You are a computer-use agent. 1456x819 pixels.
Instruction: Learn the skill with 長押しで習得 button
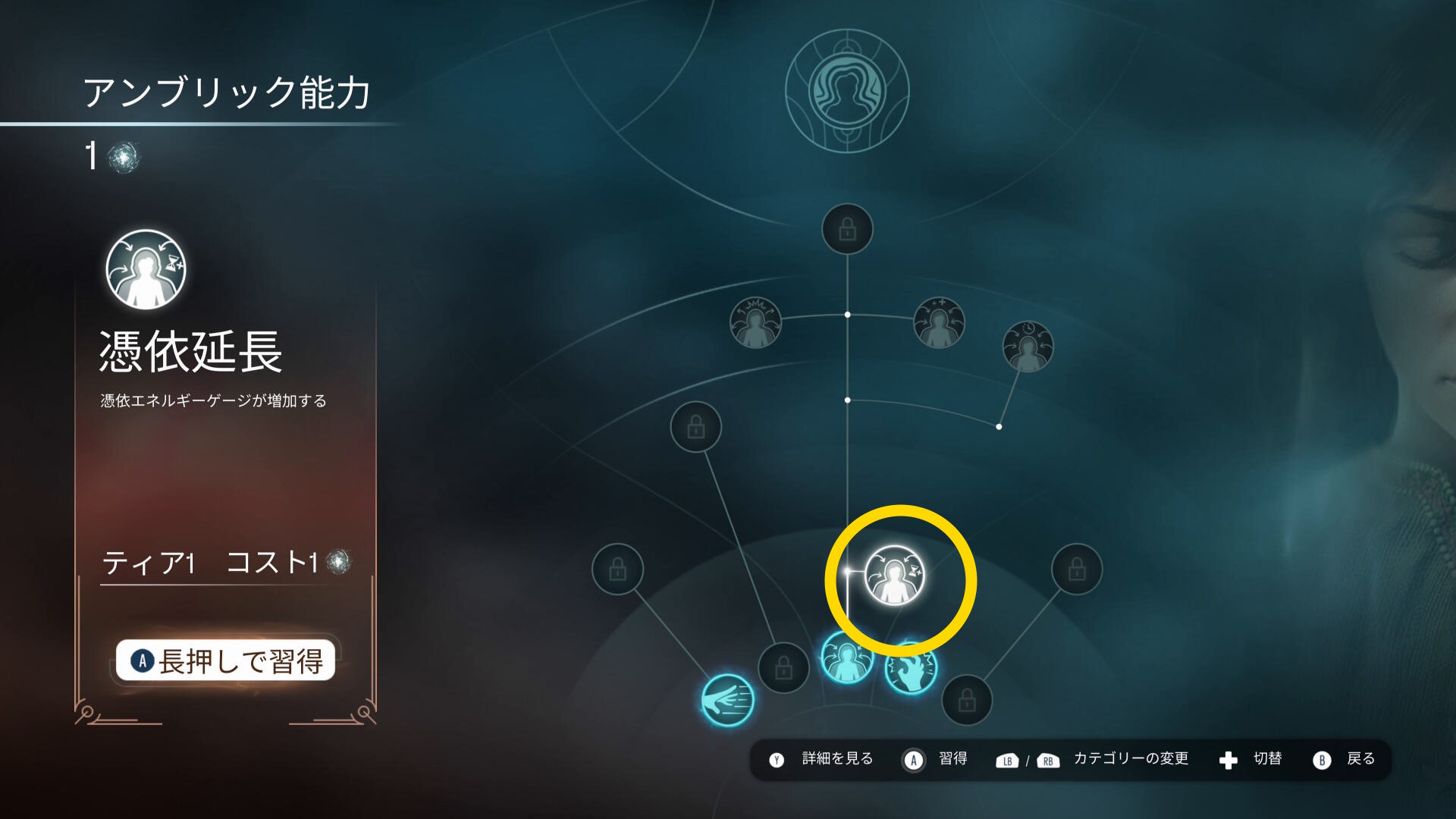point(225,661)
